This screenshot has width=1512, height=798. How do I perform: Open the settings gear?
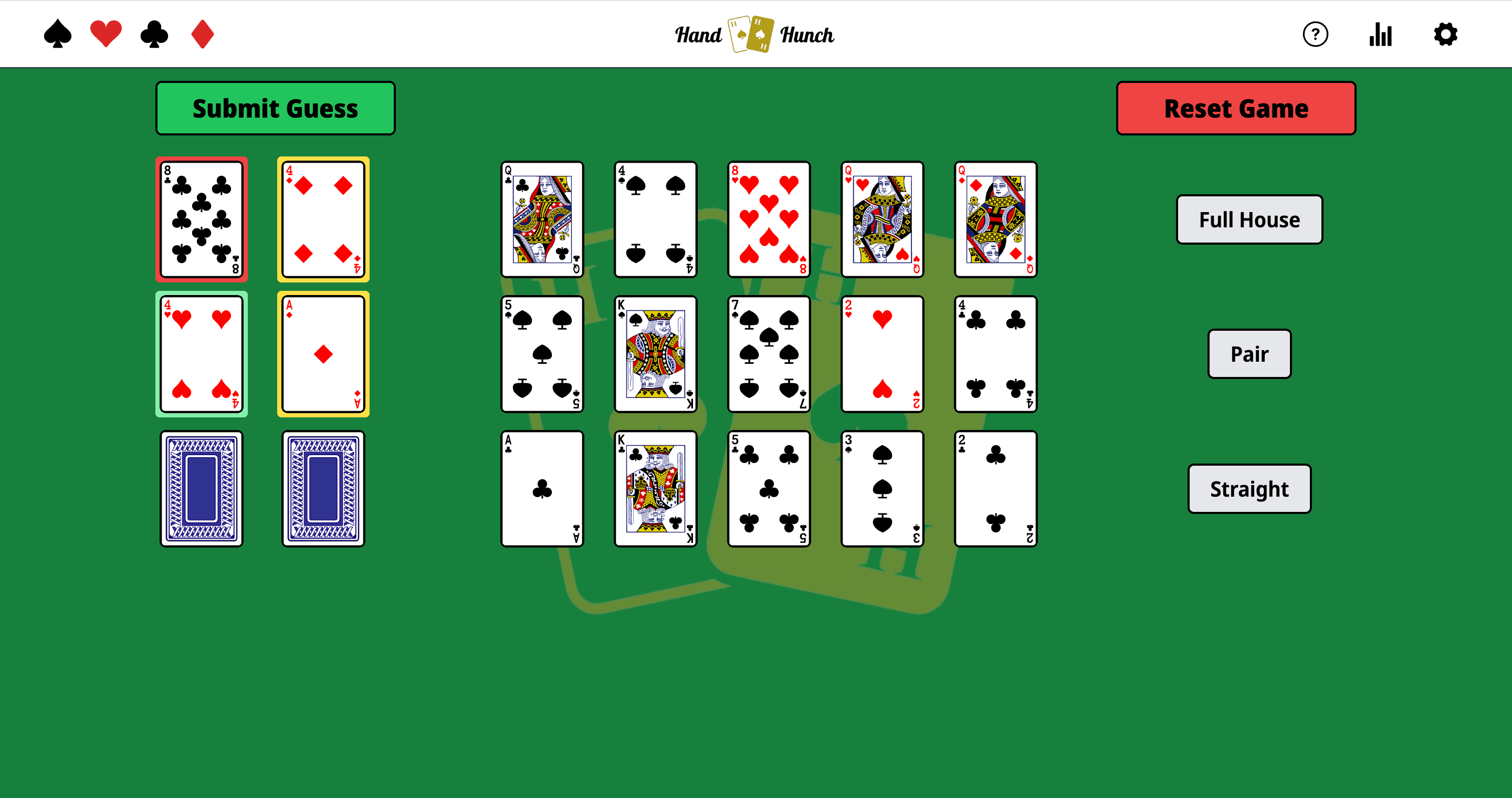(1445, 35)
